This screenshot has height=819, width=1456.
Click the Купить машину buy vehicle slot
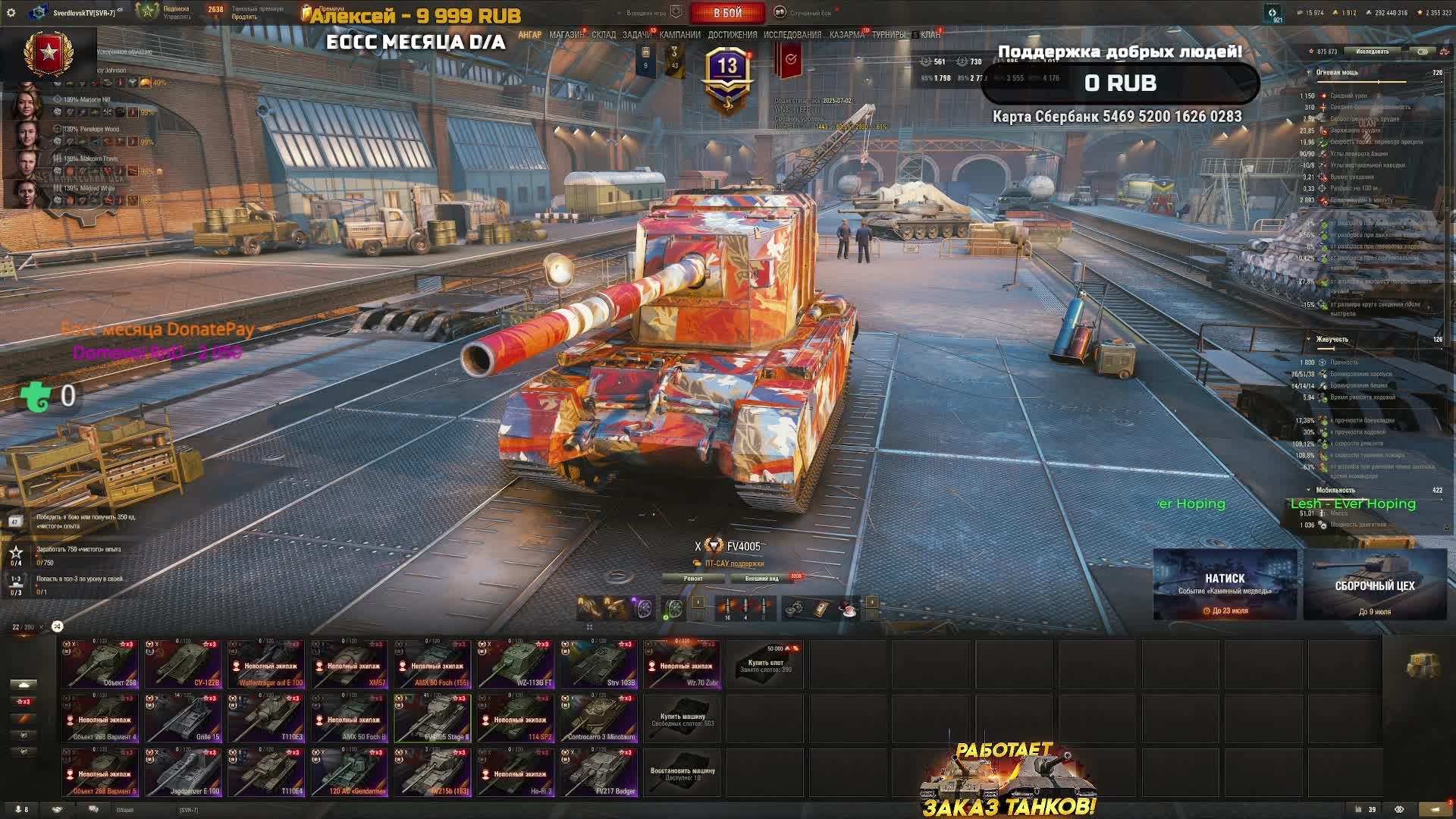click(682, 719)
